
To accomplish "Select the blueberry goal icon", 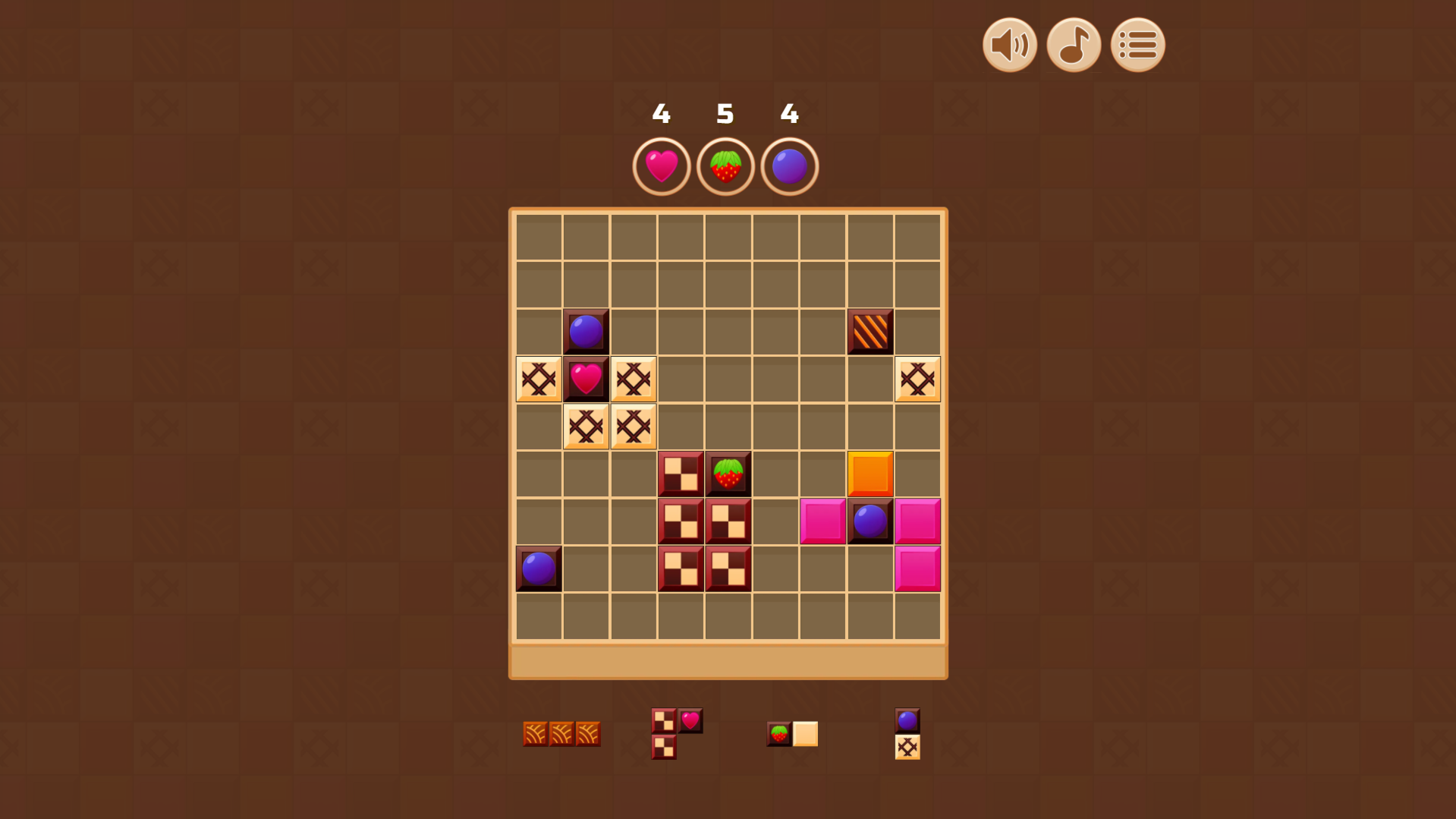I will [x=789, y=166].
